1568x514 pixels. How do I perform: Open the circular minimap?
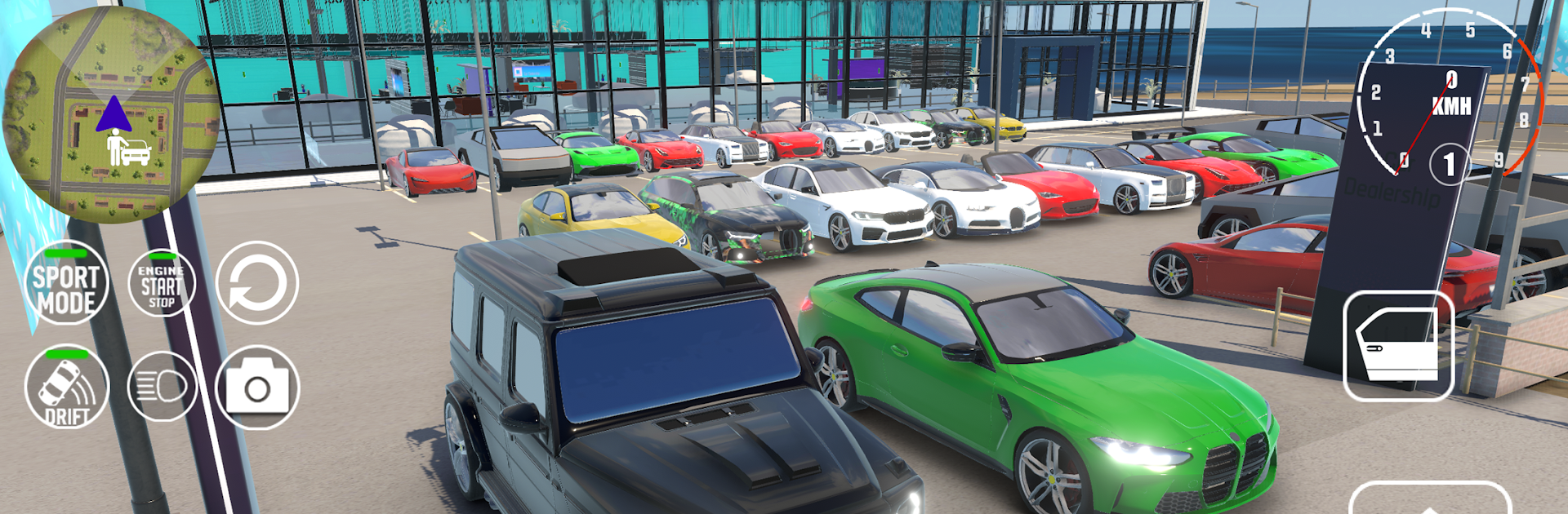[x=110, y=114]
